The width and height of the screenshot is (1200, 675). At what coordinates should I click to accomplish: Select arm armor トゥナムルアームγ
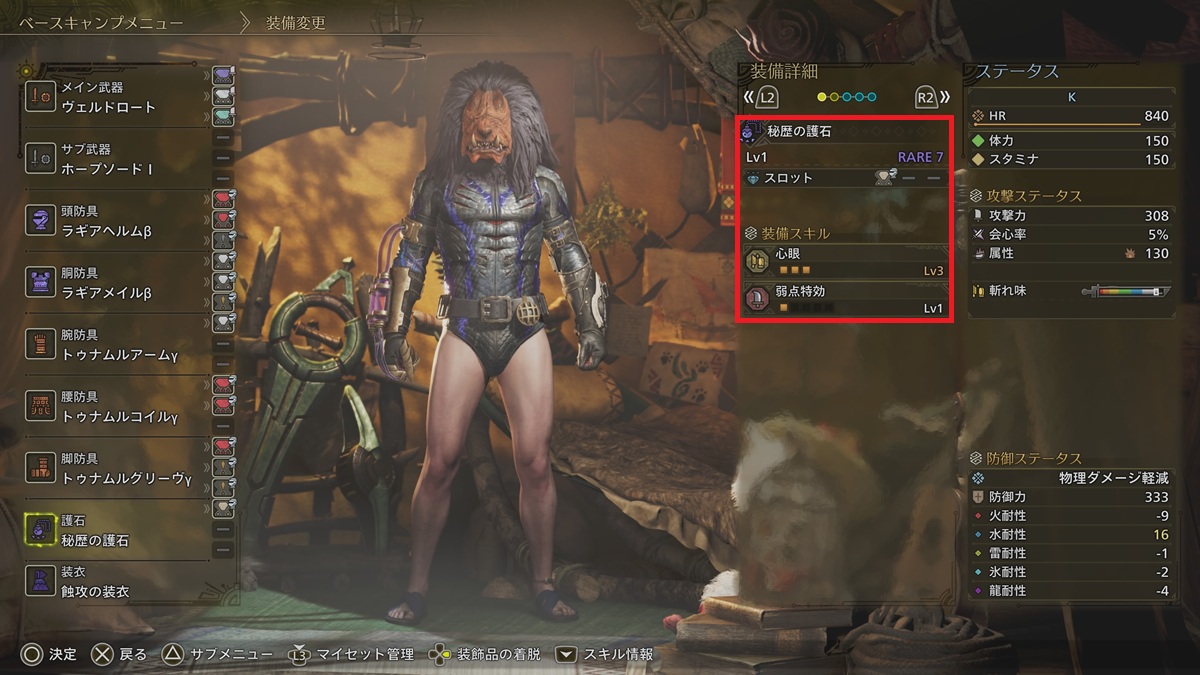[x=120, y=345]
